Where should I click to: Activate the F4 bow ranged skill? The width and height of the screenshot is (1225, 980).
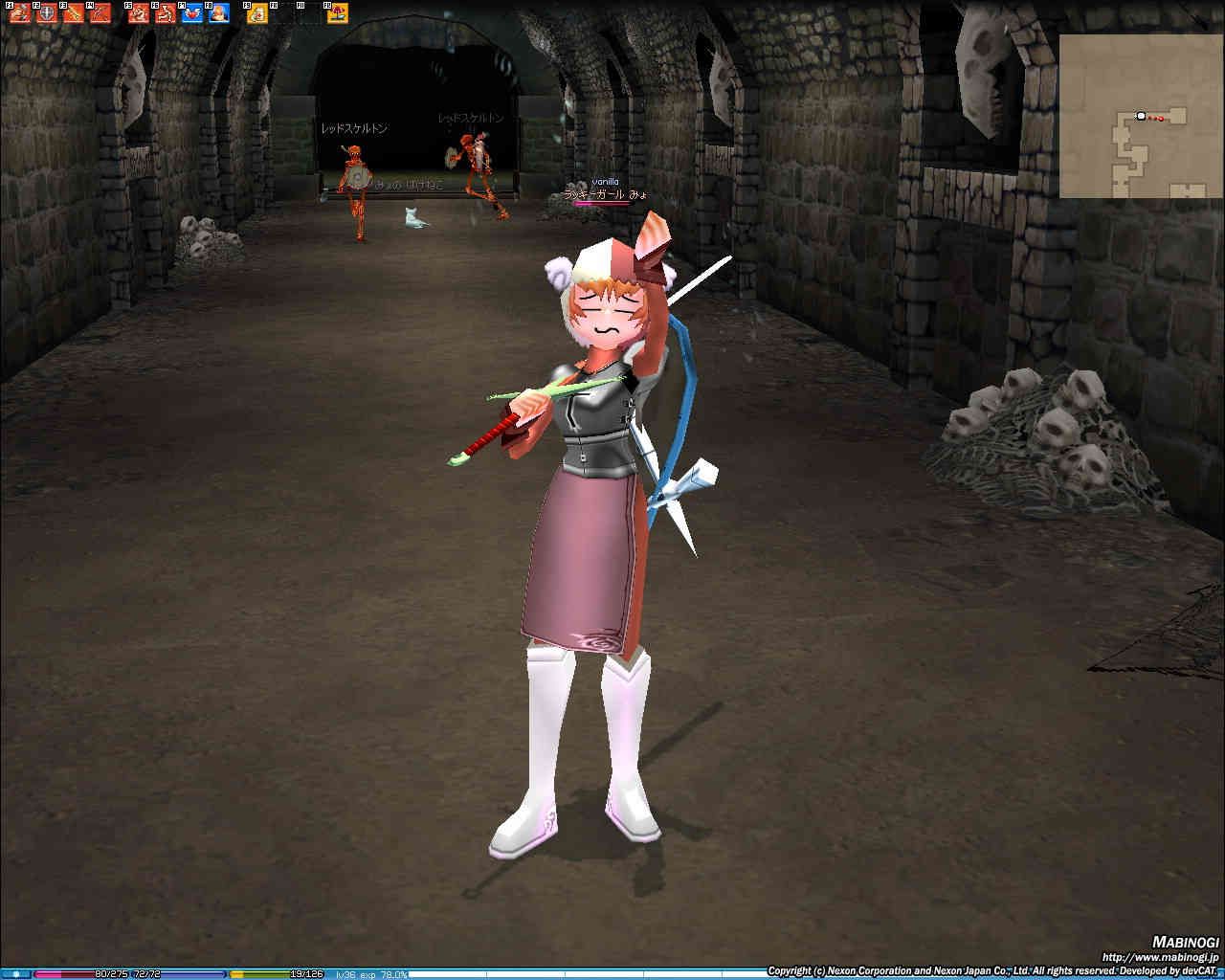[x=100, y=13]
